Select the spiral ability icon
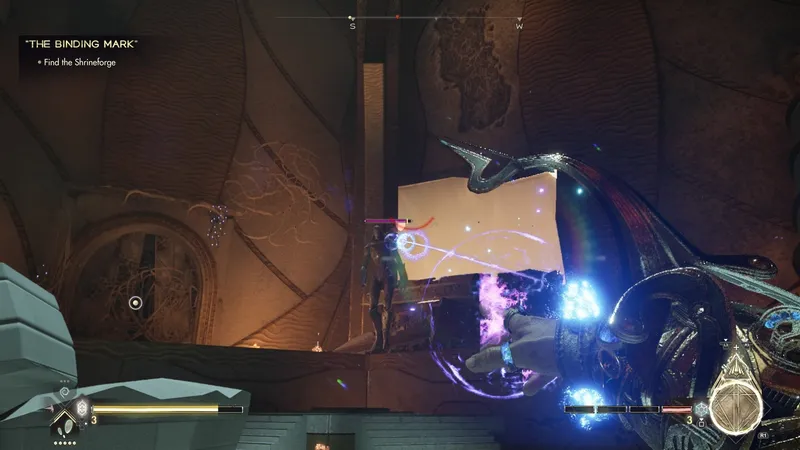 tap(65, 394)
